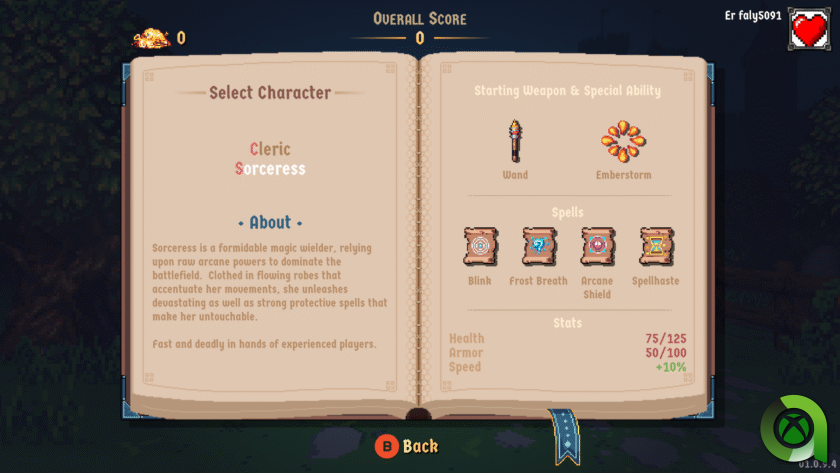
Task: Pick the Arcane Shield spell scroll
Action: click(597, 246)
